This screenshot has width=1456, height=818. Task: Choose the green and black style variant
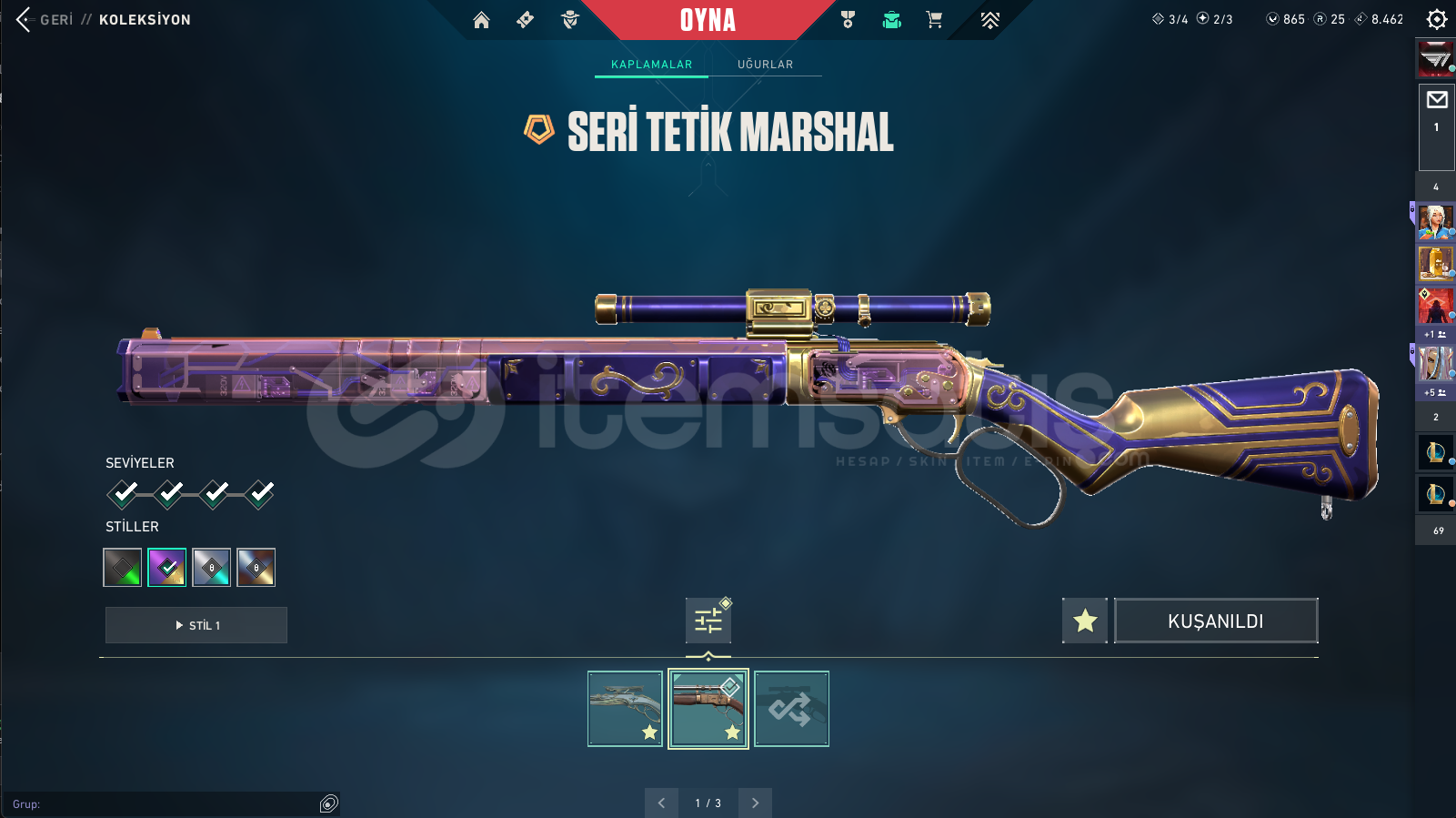(123, 568)
